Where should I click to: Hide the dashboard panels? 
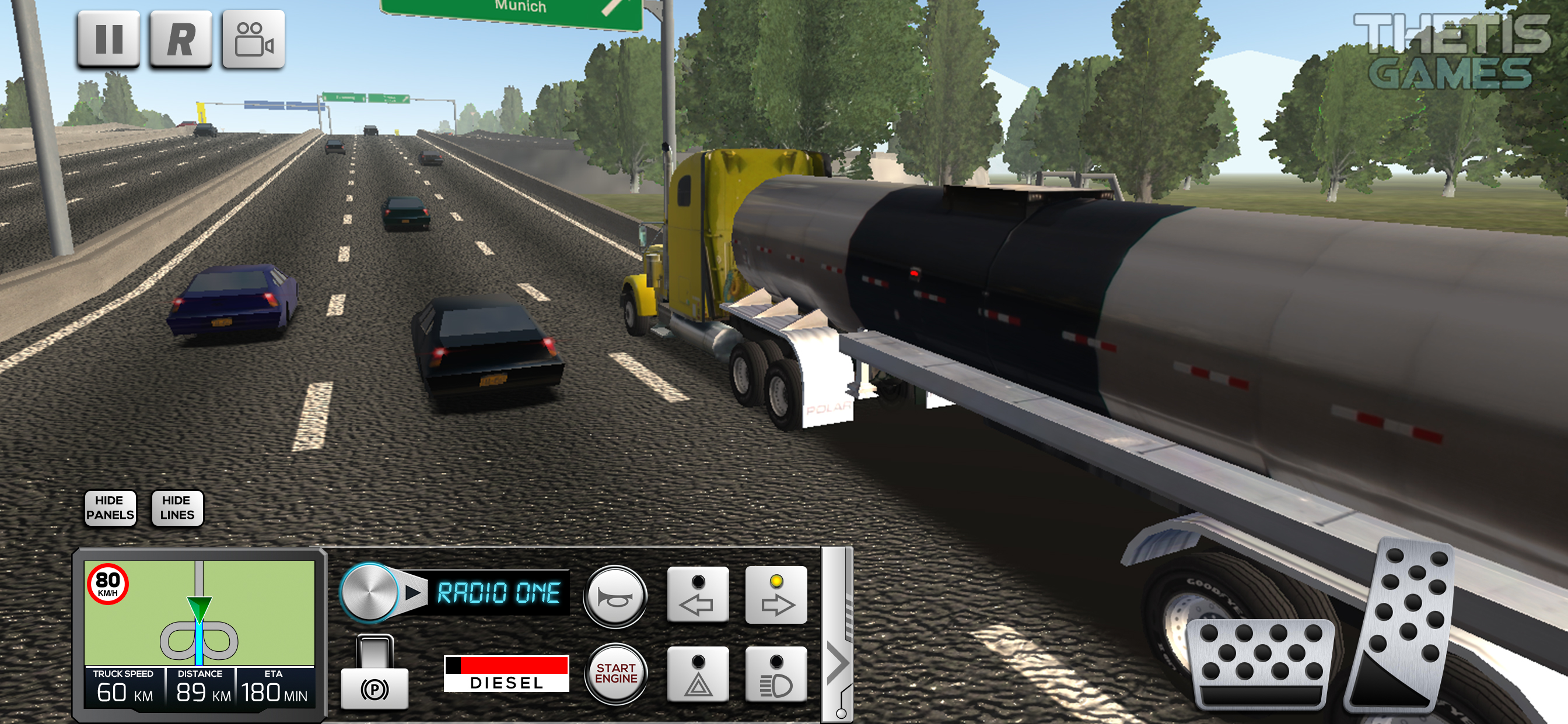(110, 507)
